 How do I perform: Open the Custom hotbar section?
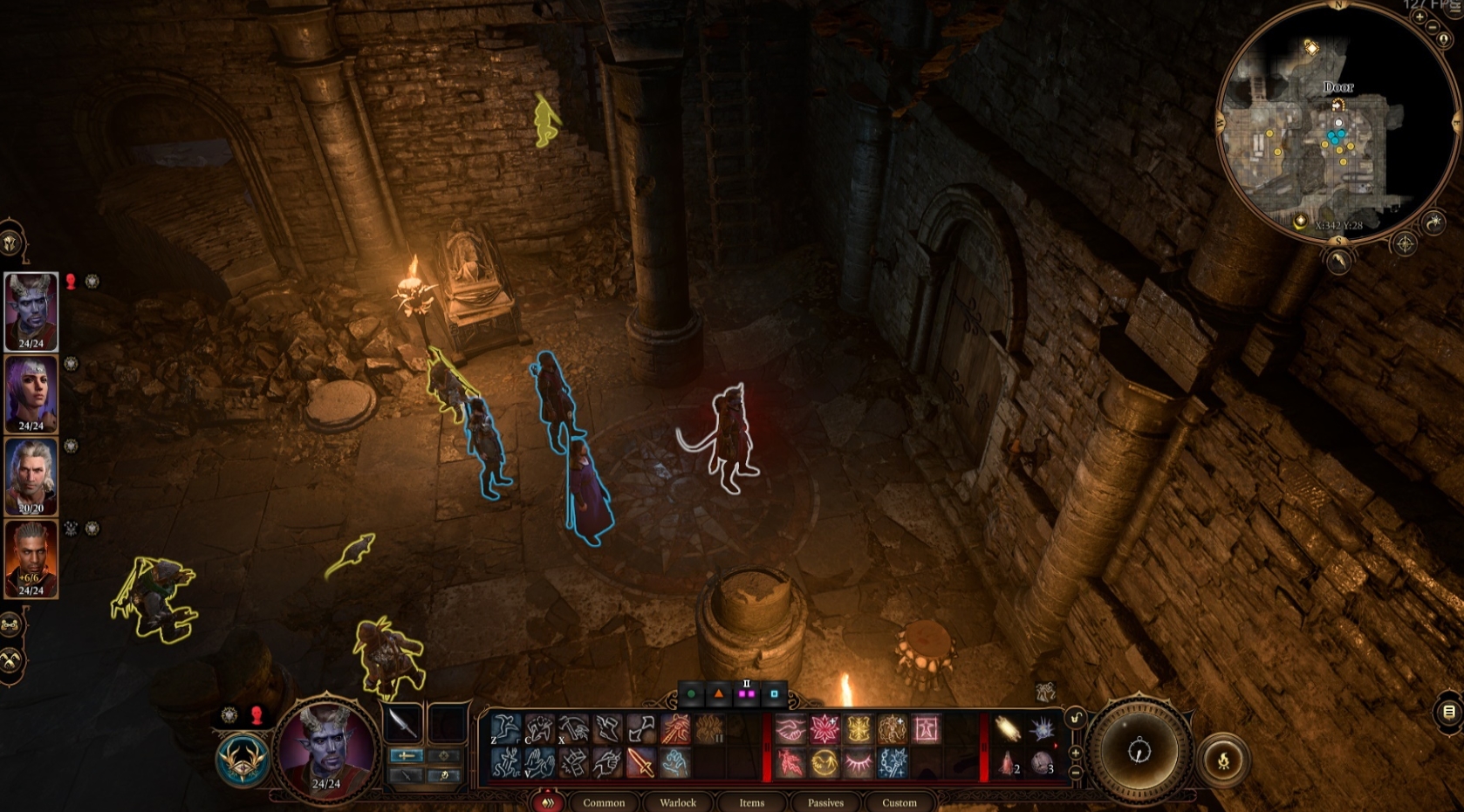899,803
